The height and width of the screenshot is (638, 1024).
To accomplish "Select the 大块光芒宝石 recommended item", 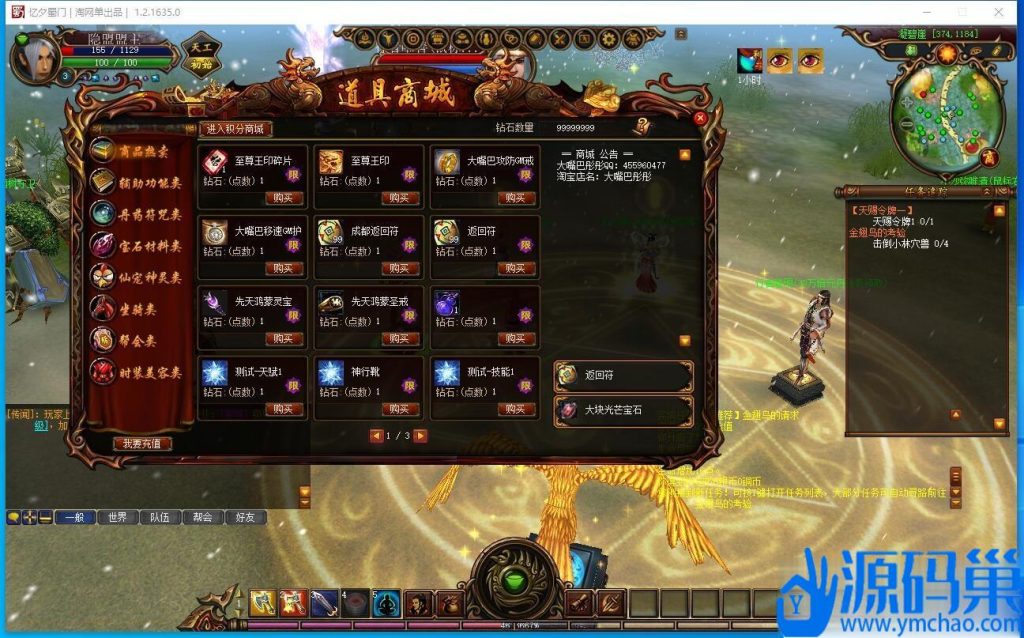I will (624, 410).
